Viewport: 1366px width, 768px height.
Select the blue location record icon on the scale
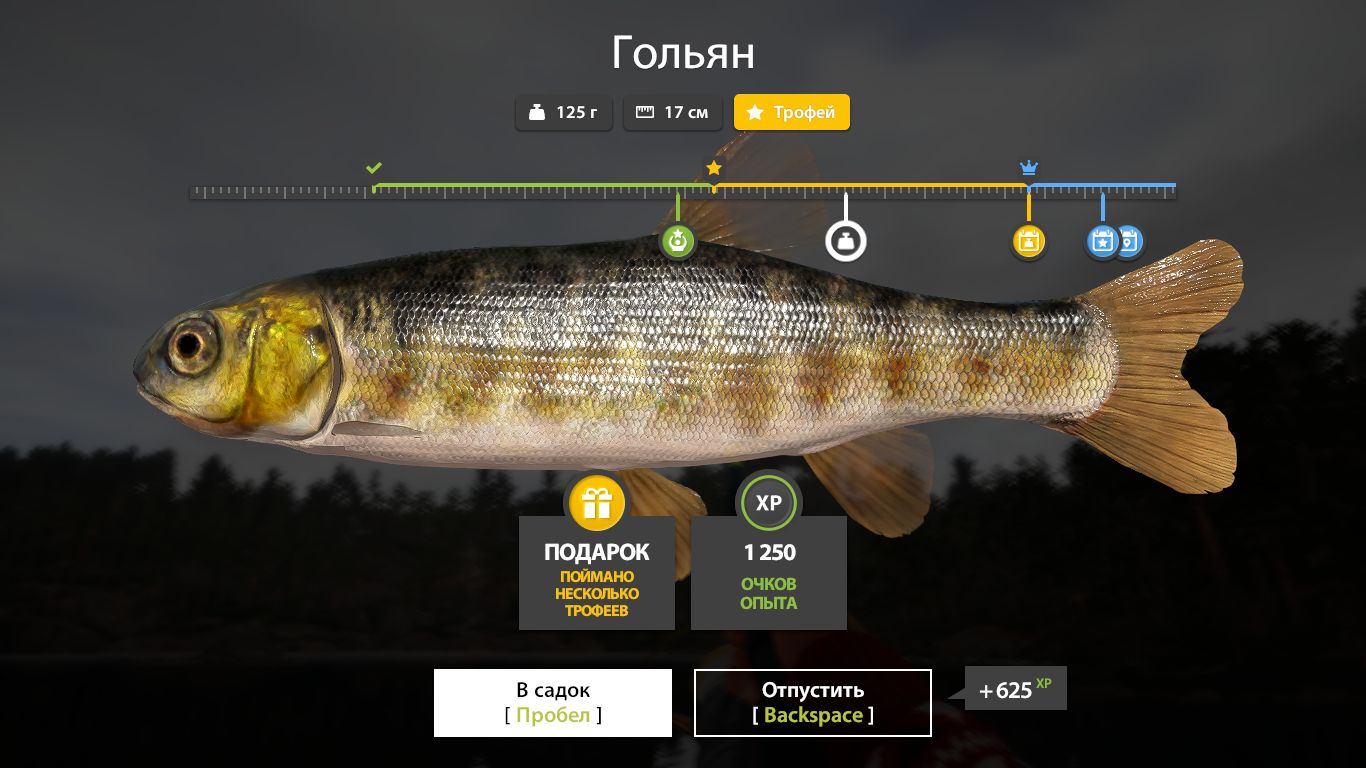click(1129, 240)
